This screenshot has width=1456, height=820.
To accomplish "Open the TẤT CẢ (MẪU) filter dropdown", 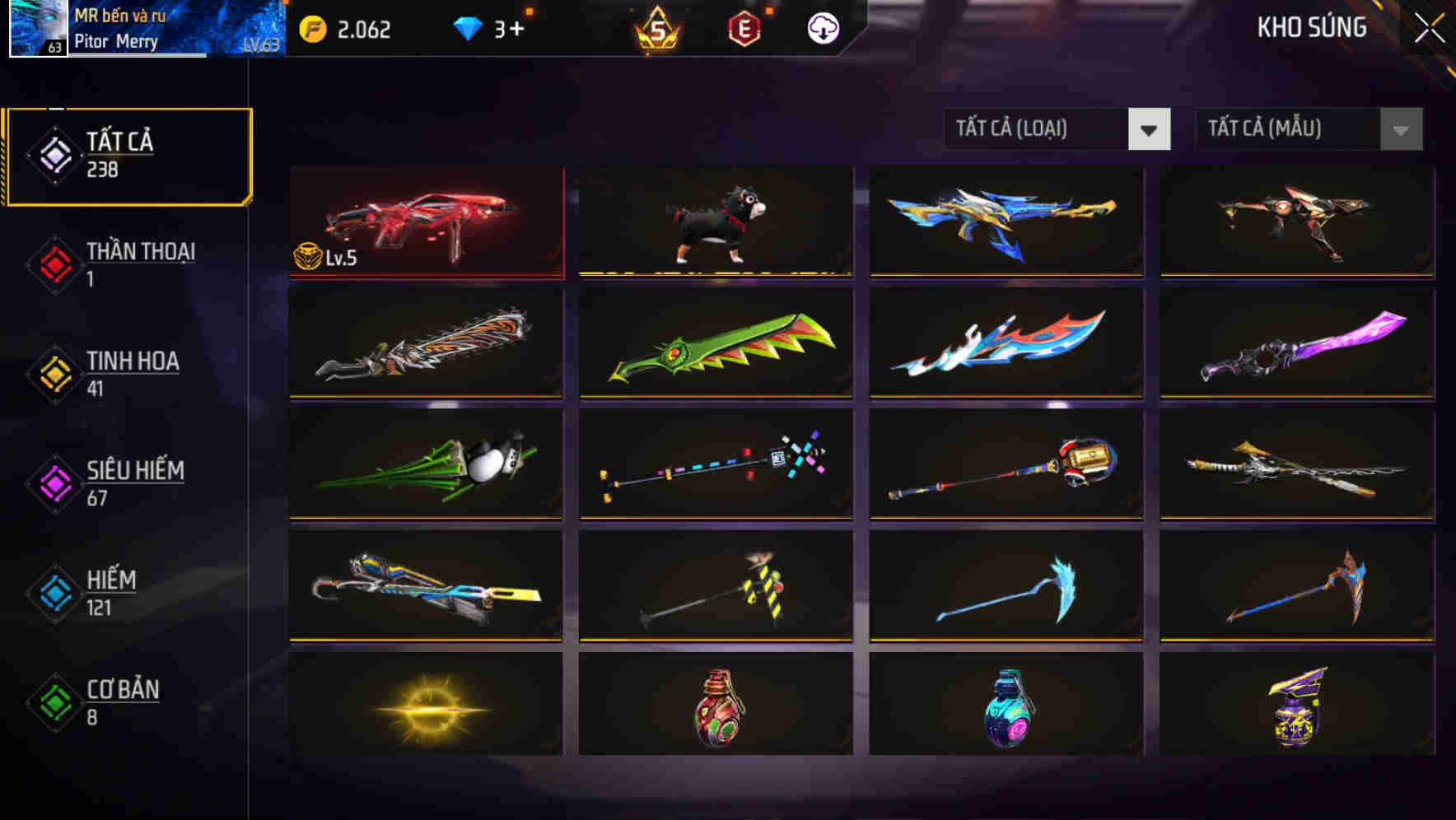I will [x=1309, y=129].
